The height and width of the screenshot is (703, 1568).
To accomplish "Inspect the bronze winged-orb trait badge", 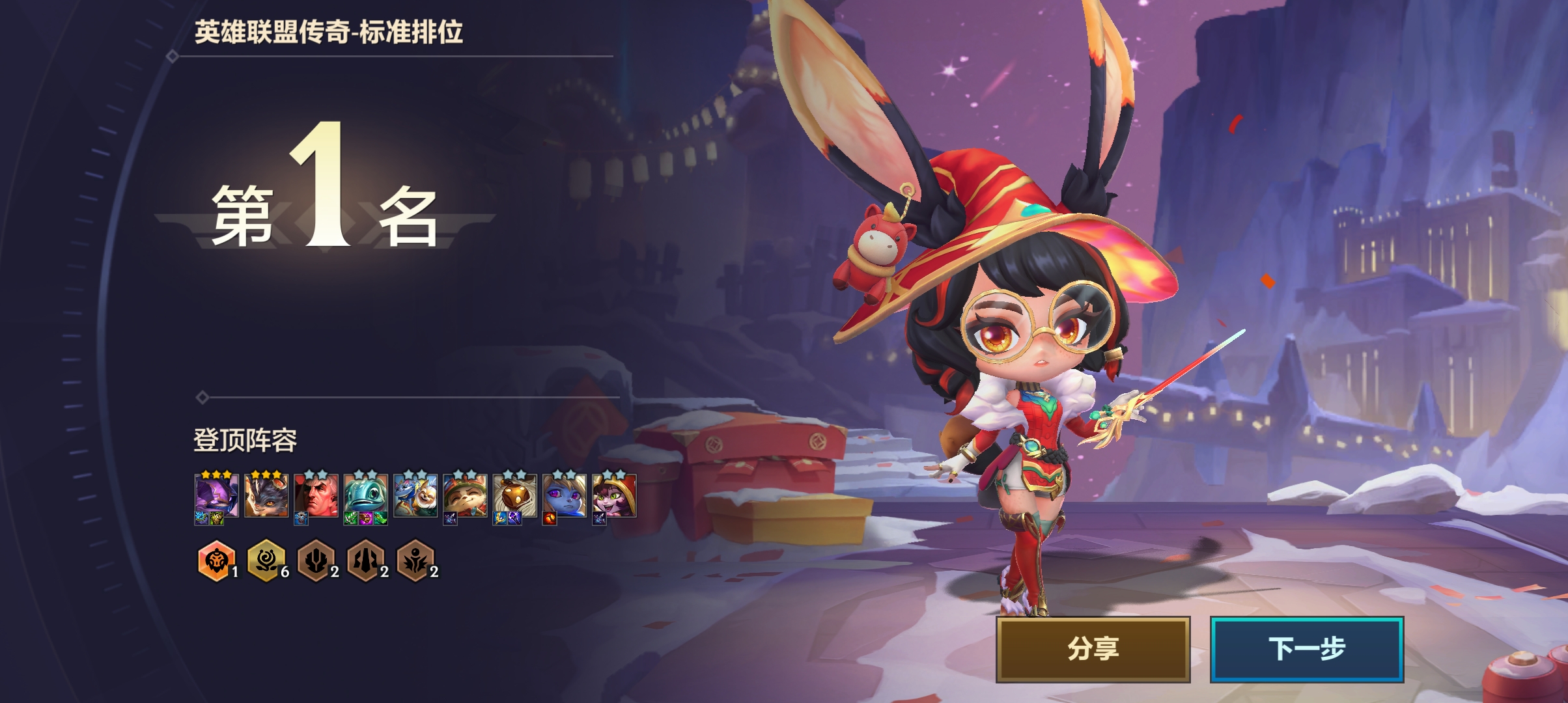I will (x=415, y=560).
